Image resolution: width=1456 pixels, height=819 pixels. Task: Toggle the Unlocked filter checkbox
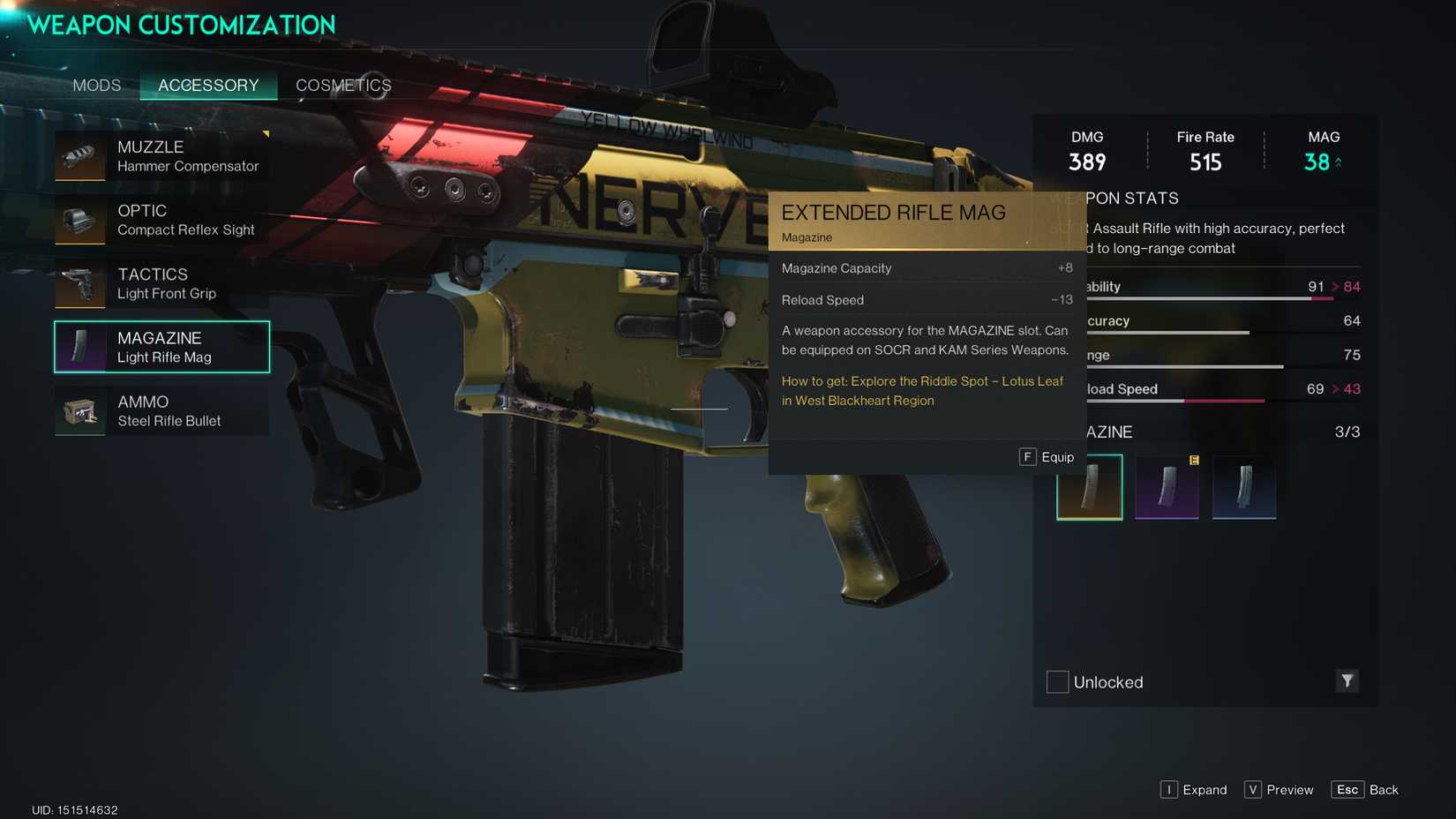tap(1056, 681)
